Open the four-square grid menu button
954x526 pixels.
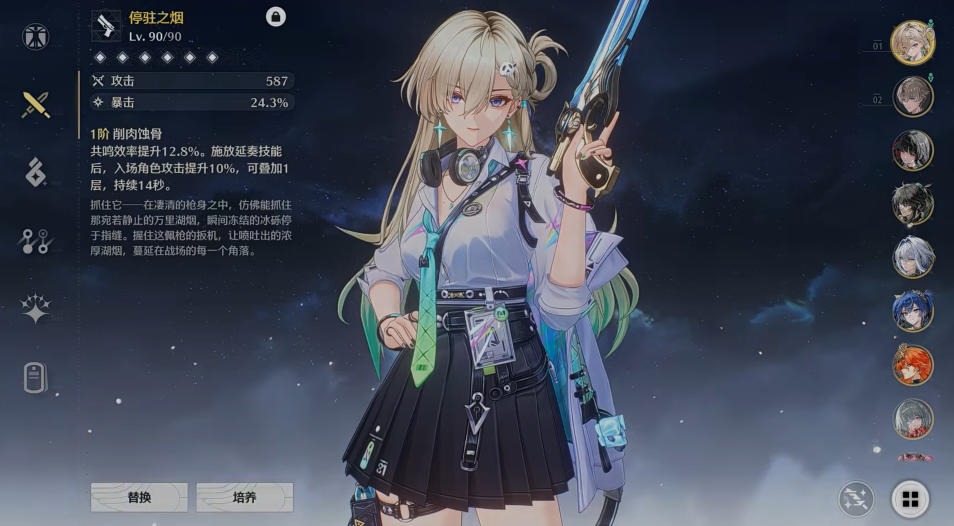click(910, 498)
